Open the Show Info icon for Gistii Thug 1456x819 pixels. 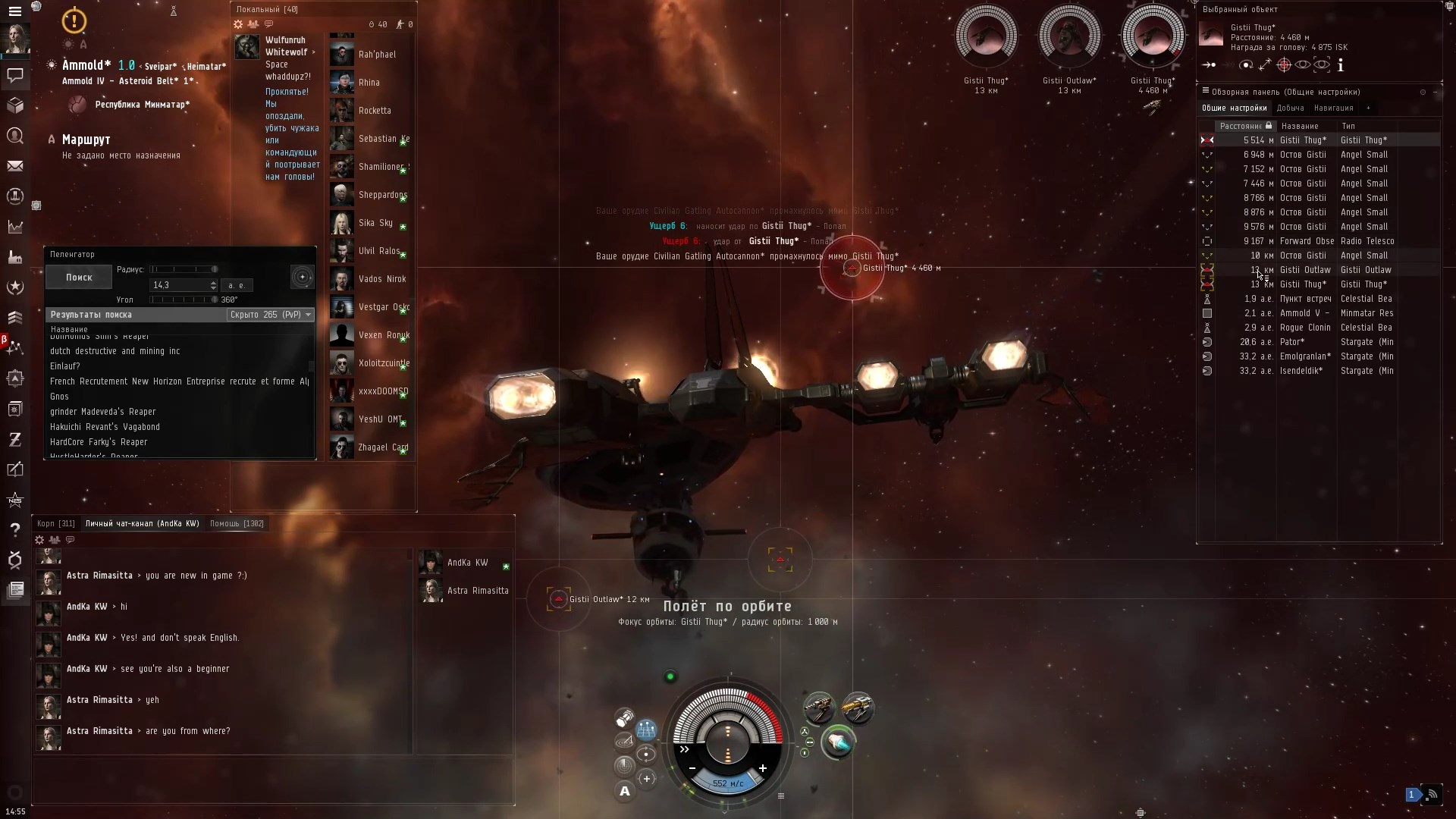tap(1341, 65)
